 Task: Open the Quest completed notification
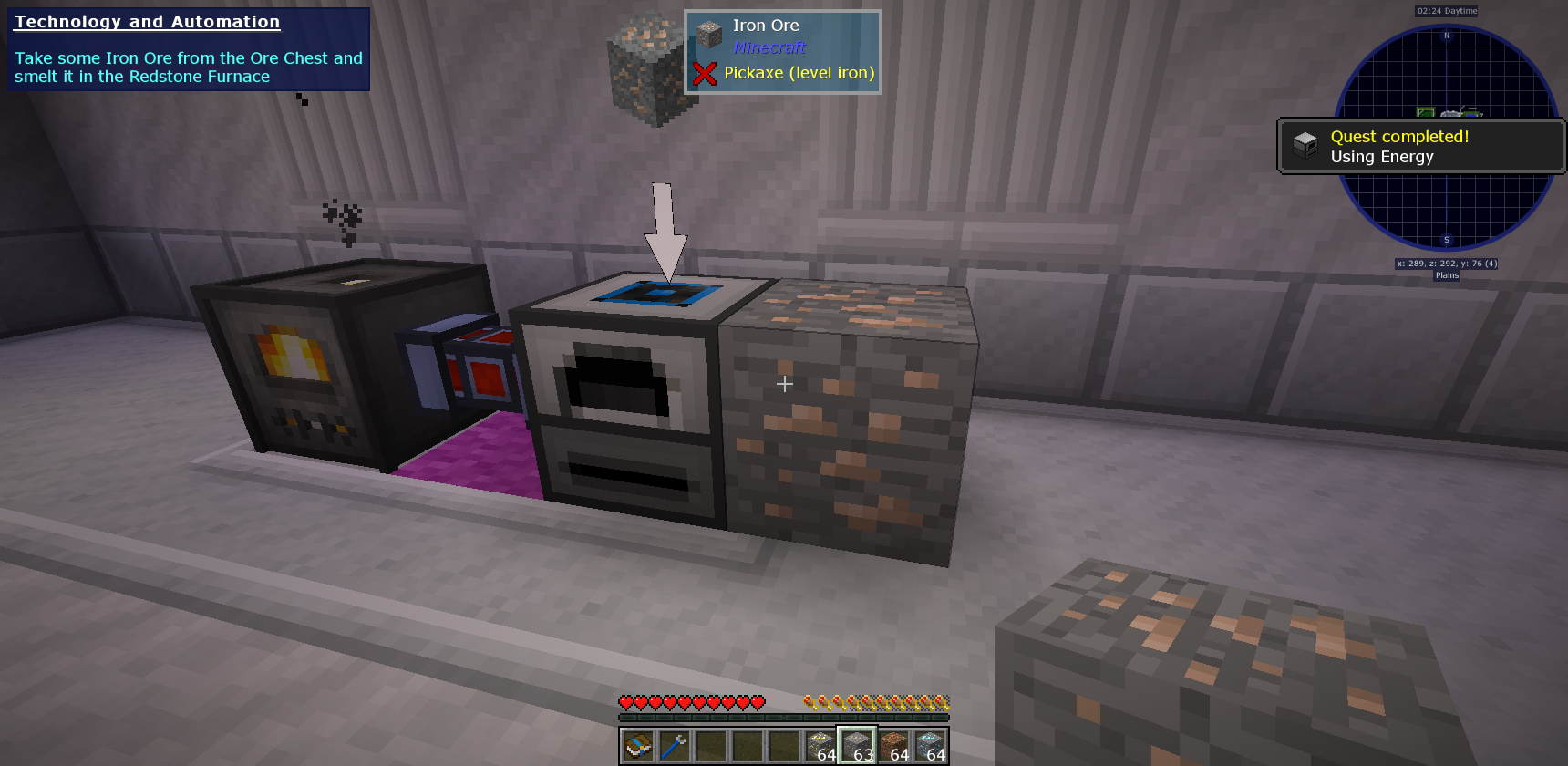1420,146
